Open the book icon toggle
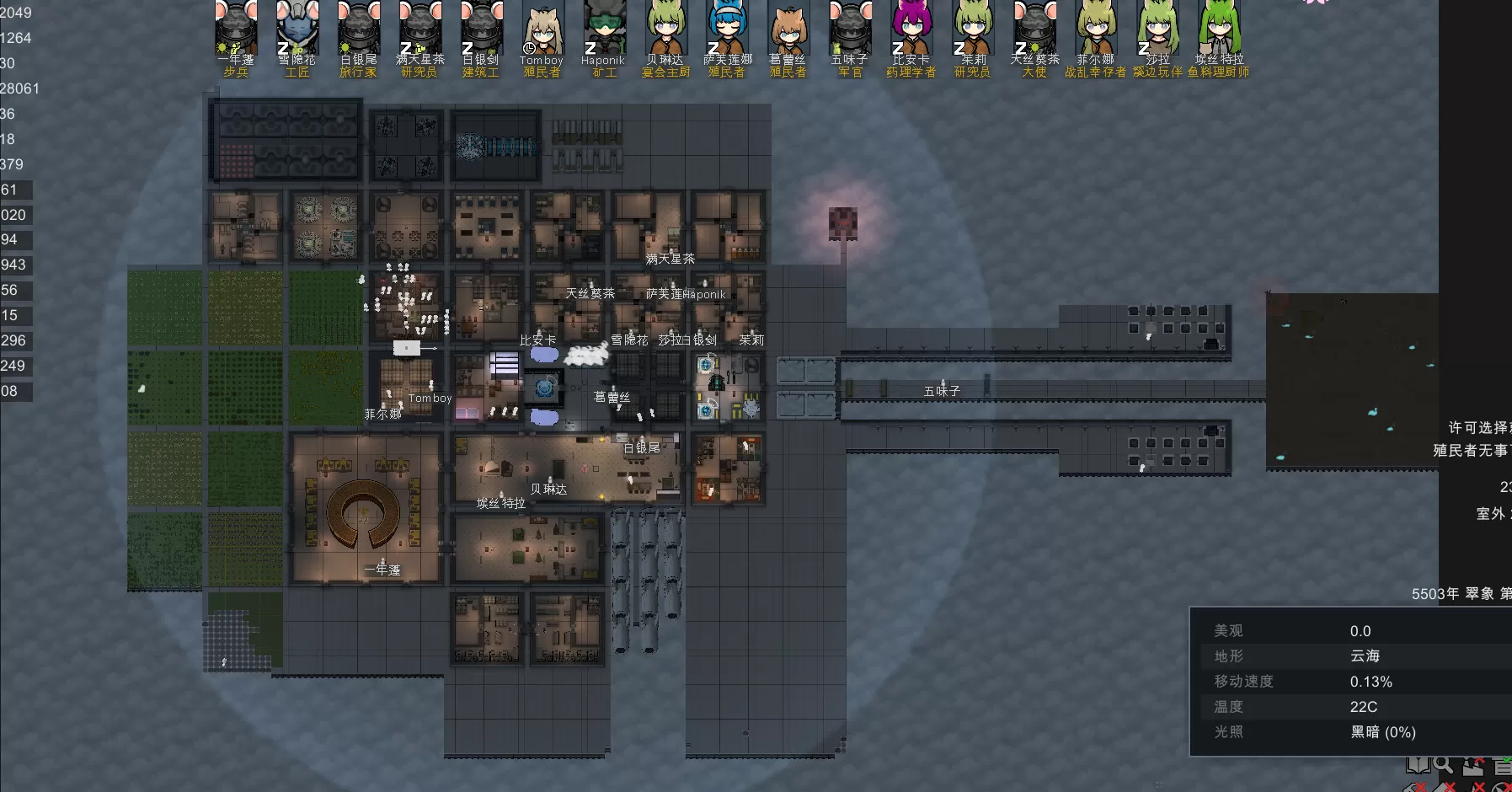Viewport: 1512px width, 792px height. [x=1418, y=765]
